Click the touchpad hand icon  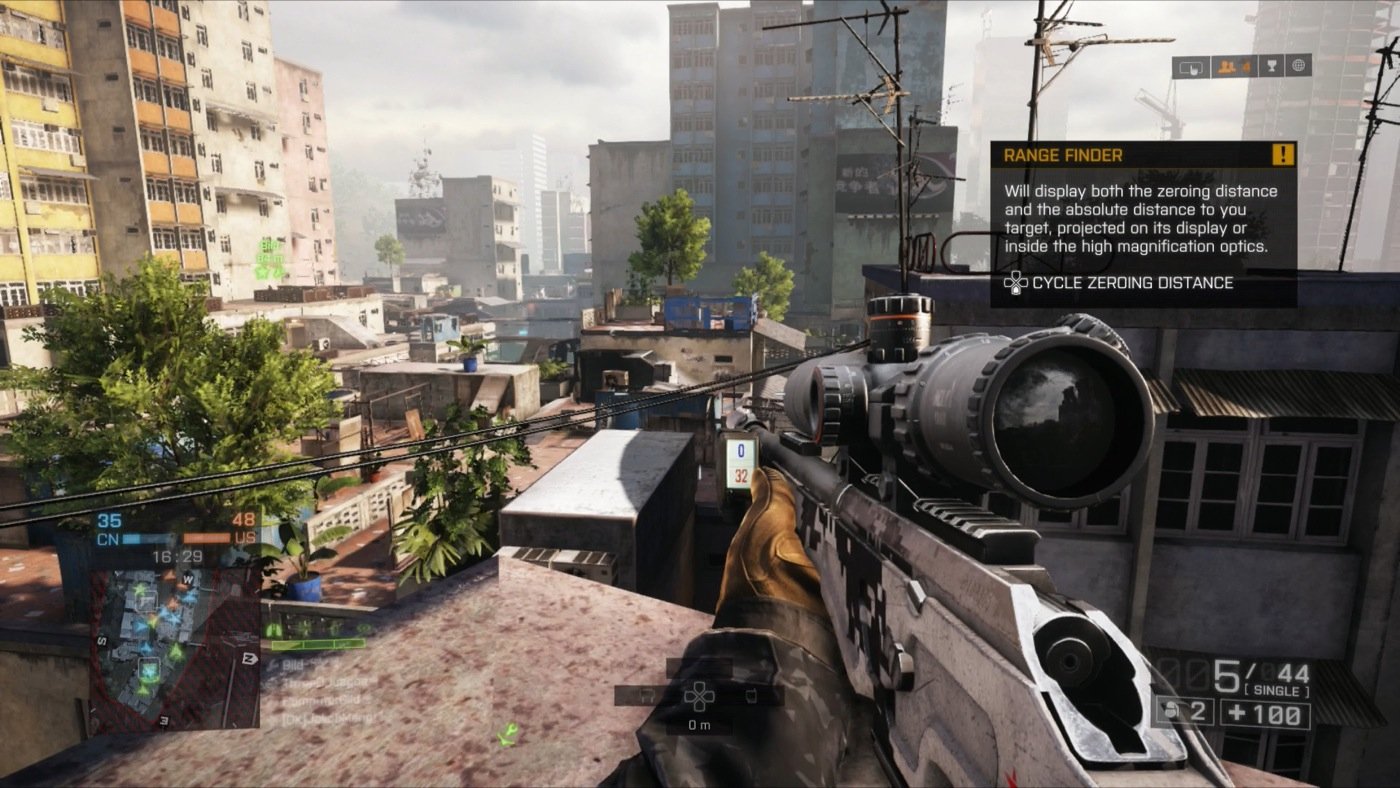coord(1190,67)
